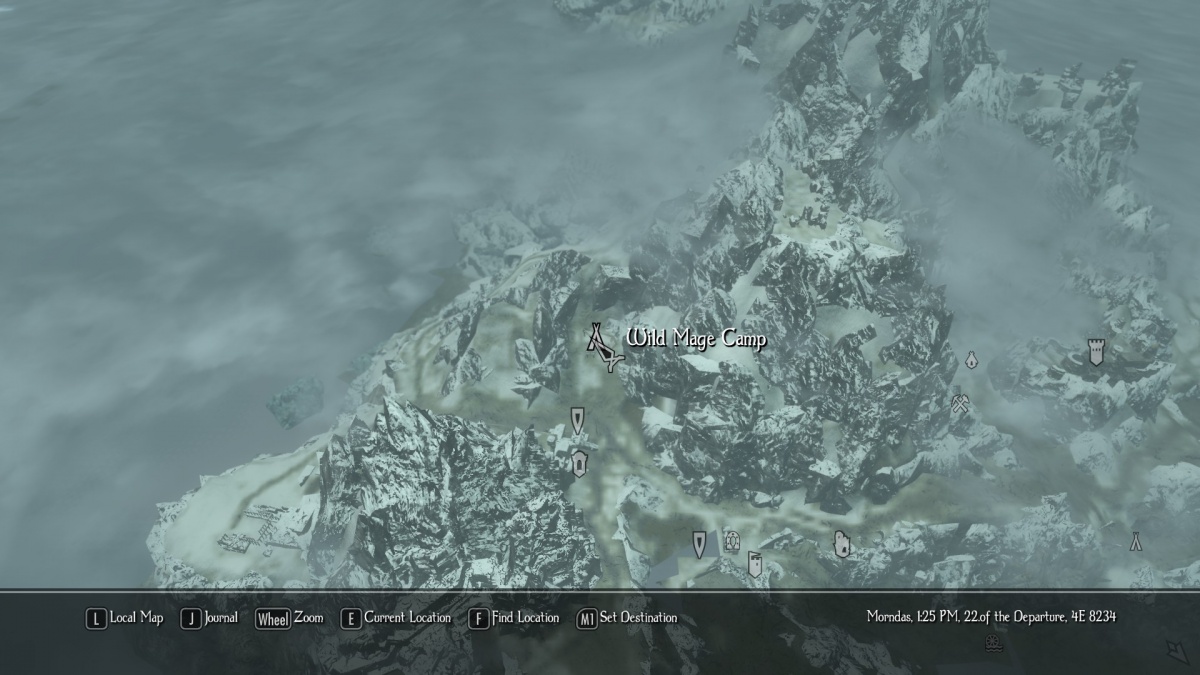Screen dimensions: 1200x675
Task: Open the Local Map view
Action: (x=126, y=618)
